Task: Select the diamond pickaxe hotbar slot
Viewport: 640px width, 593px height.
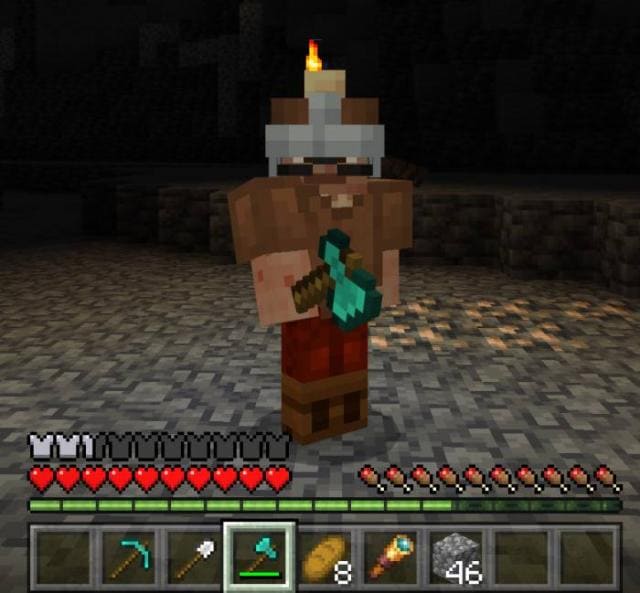Action: tap(126, 556)
